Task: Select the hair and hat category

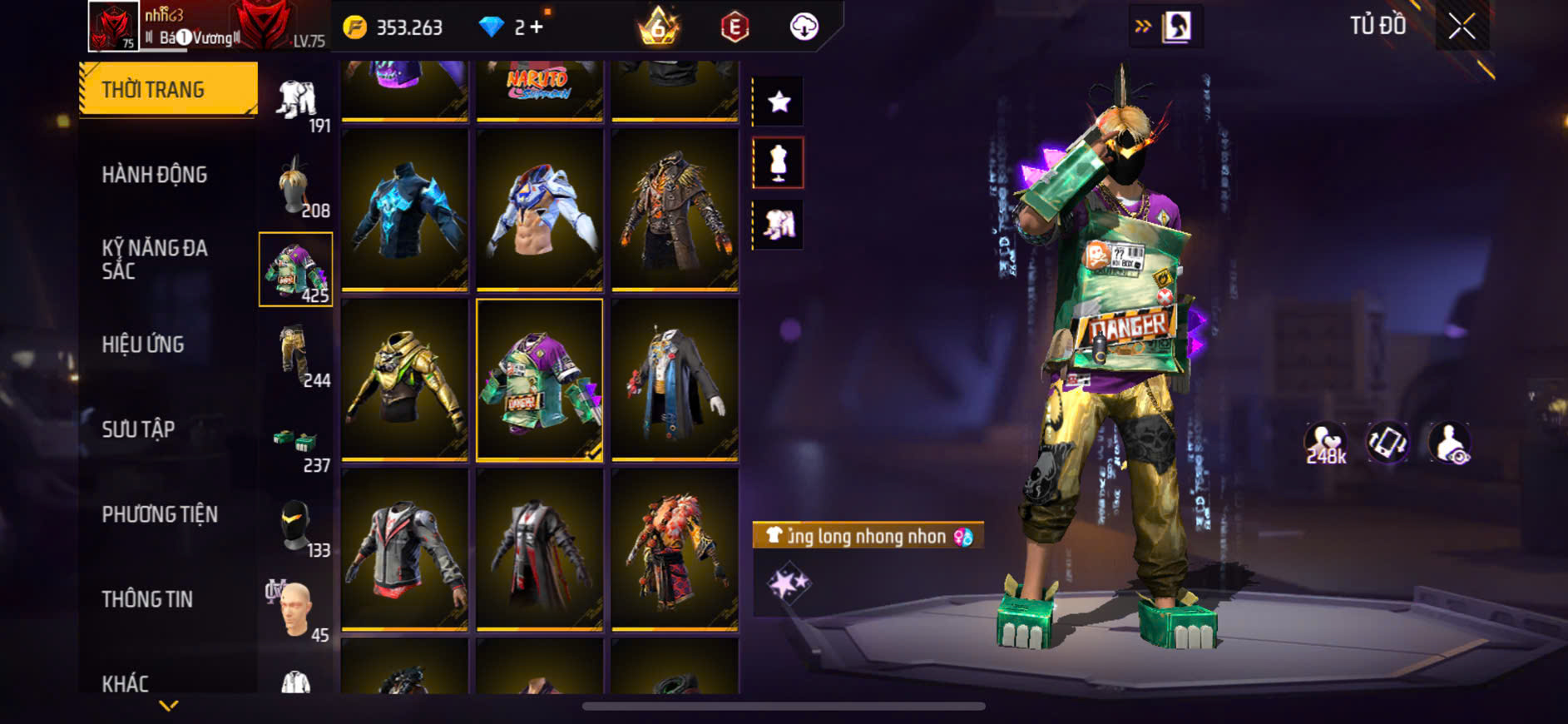Action: 295,185
